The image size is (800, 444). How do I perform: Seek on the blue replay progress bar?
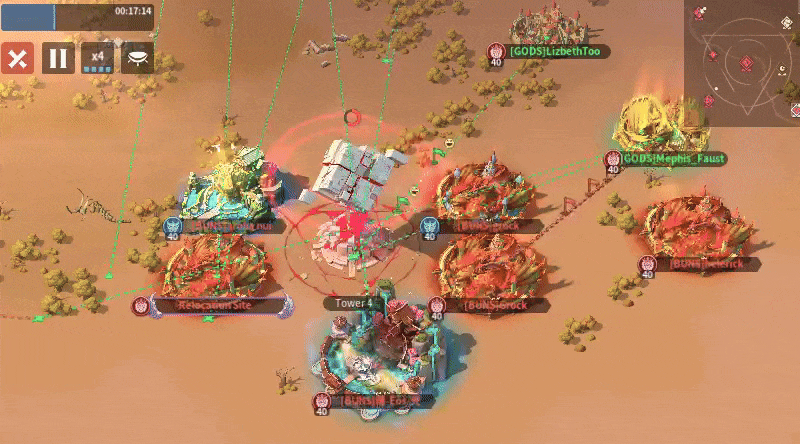pyautogui.click(x=80, y=15)
